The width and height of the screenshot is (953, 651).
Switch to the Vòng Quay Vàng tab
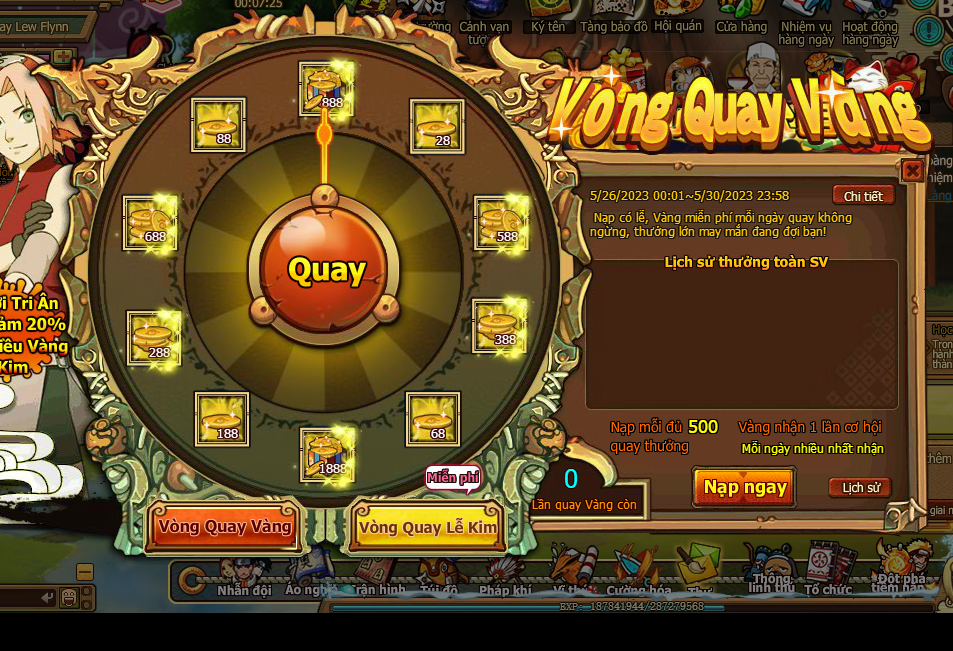click(x=224, y=527)
